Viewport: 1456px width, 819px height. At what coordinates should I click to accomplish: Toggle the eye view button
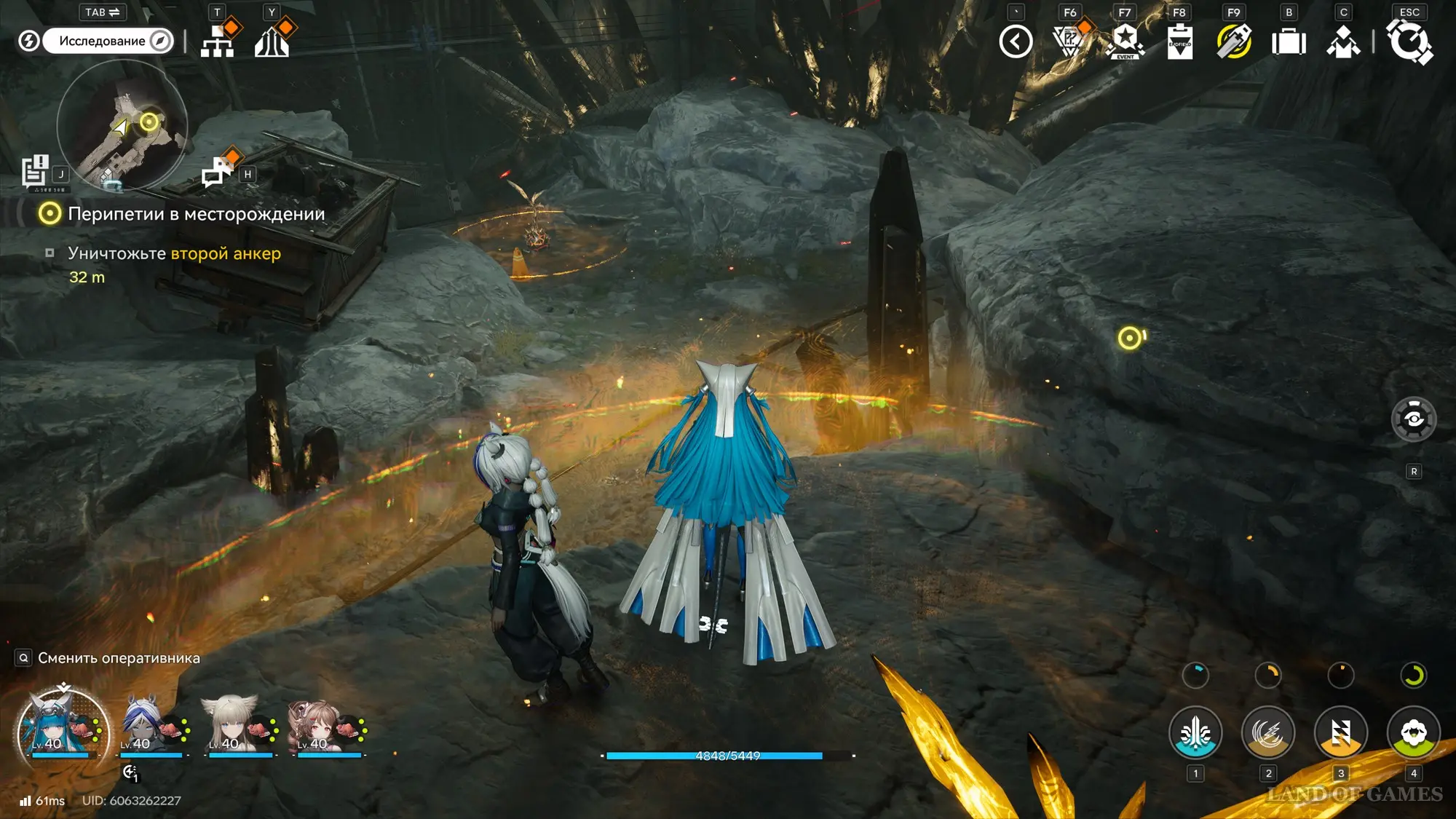click(1413, 419)
